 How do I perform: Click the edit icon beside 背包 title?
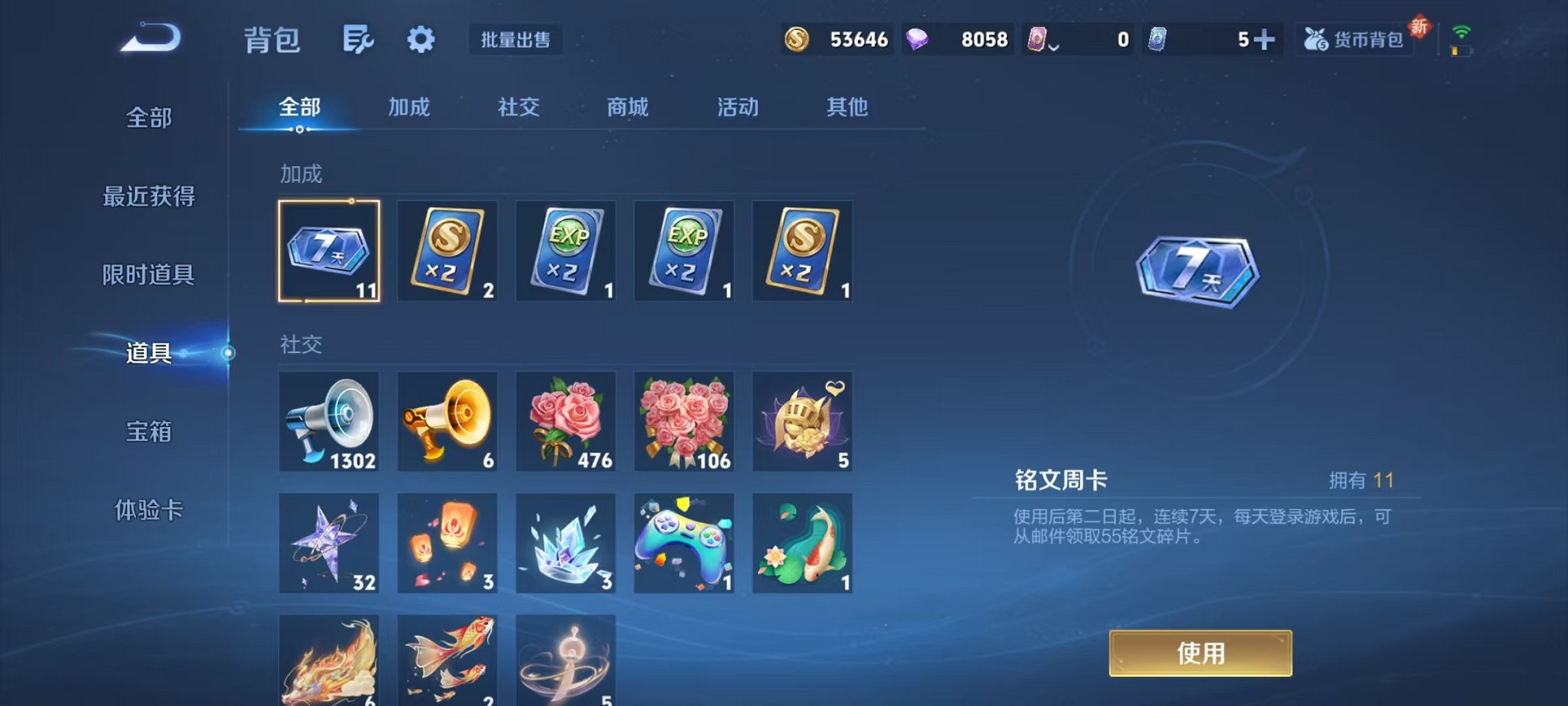coord(358,38)
